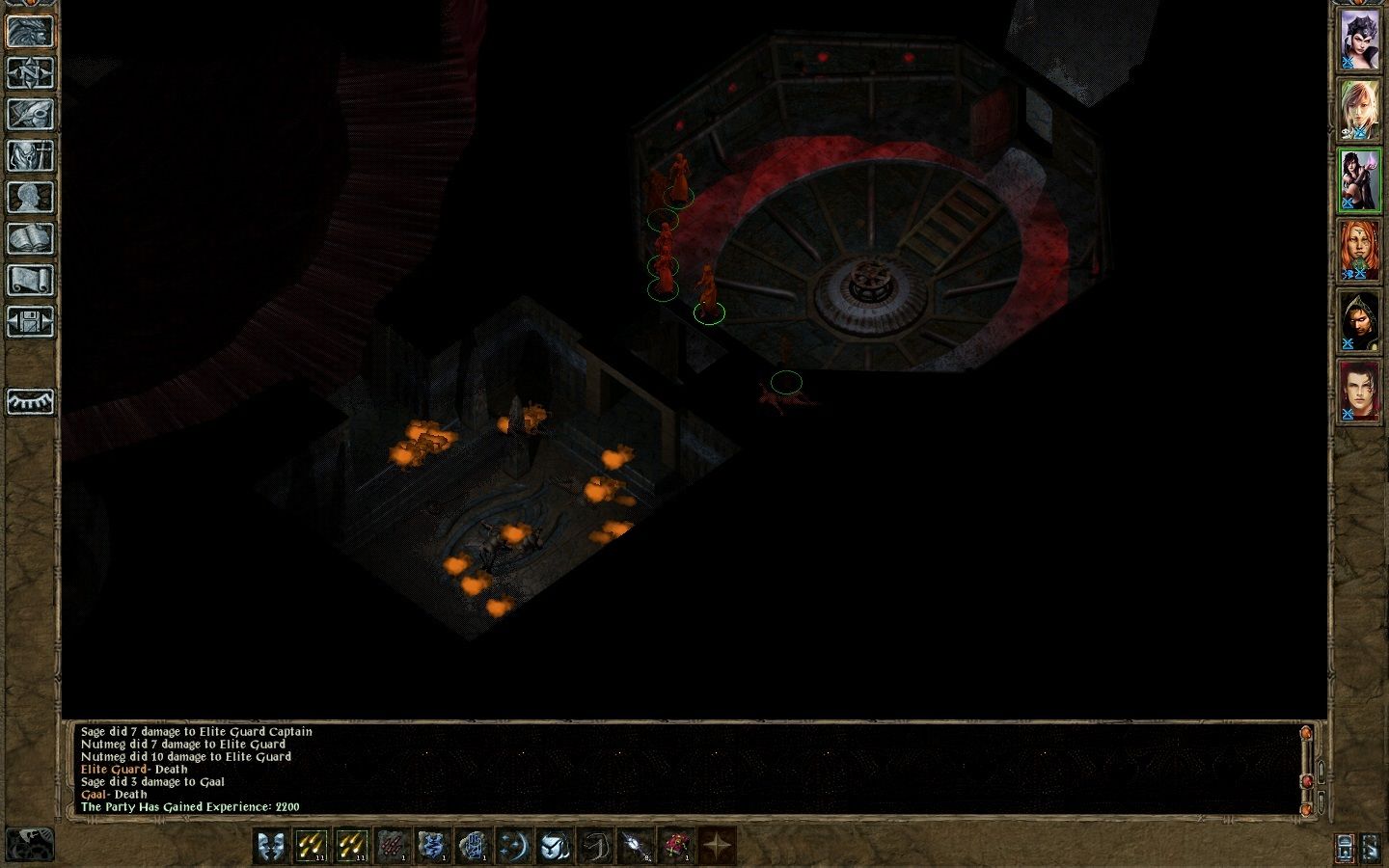Select the red-haired woman's portrait
Viewport: 1389px width, 868px height.
(x=1359, y=251)
